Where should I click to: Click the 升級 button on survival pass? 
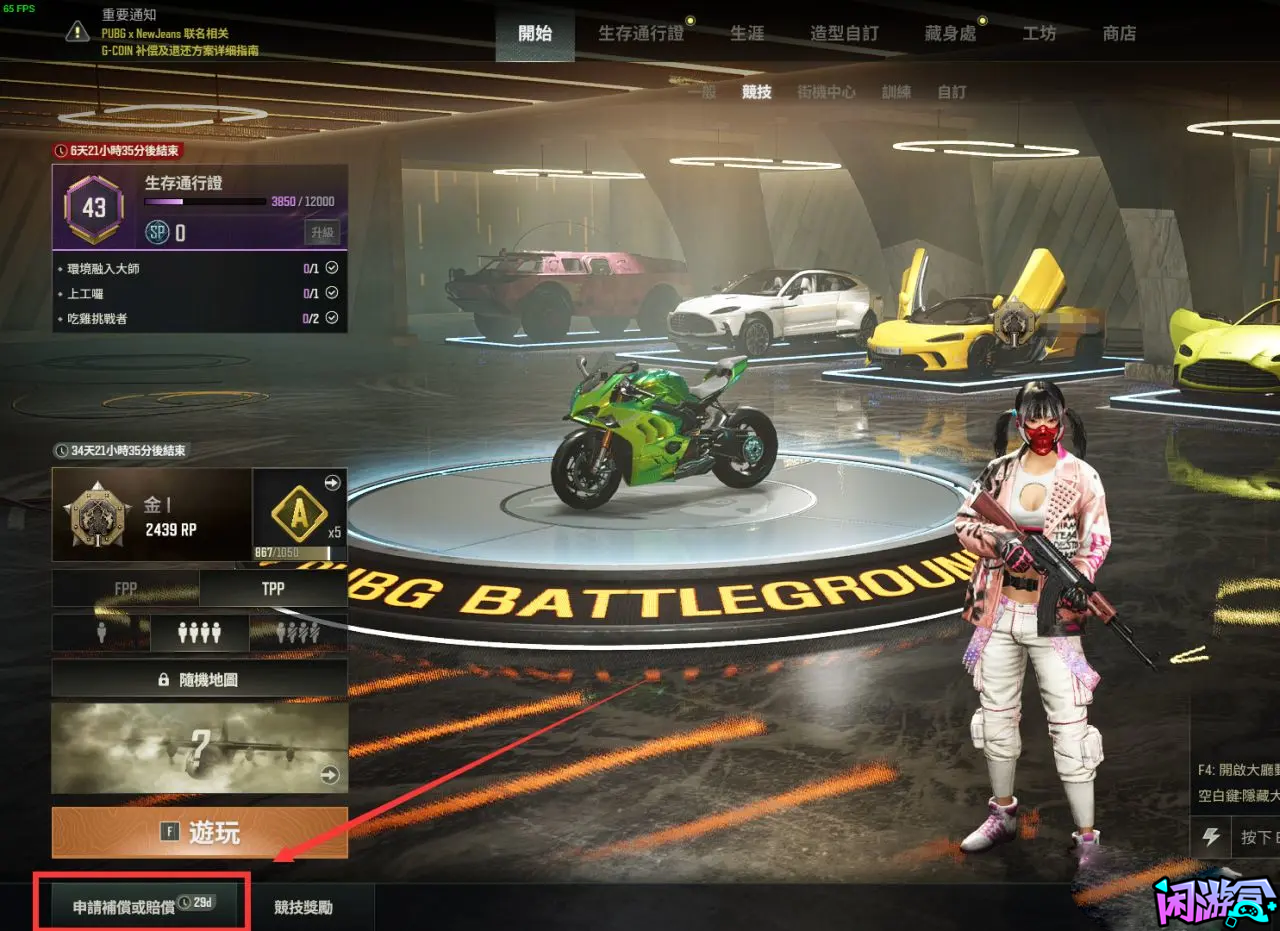pyautogui.click(x=322, y=232)
